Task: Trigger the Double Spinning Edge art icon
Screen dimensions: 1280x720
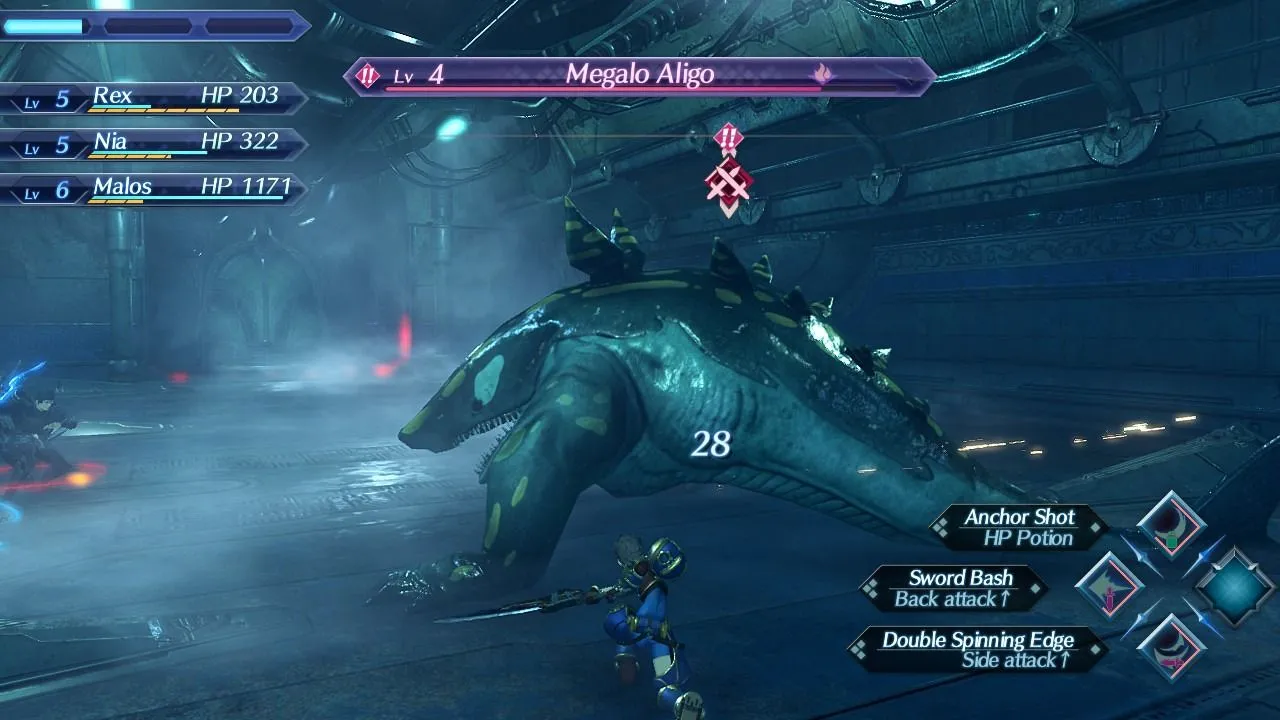Action: tap(1171, 649)
